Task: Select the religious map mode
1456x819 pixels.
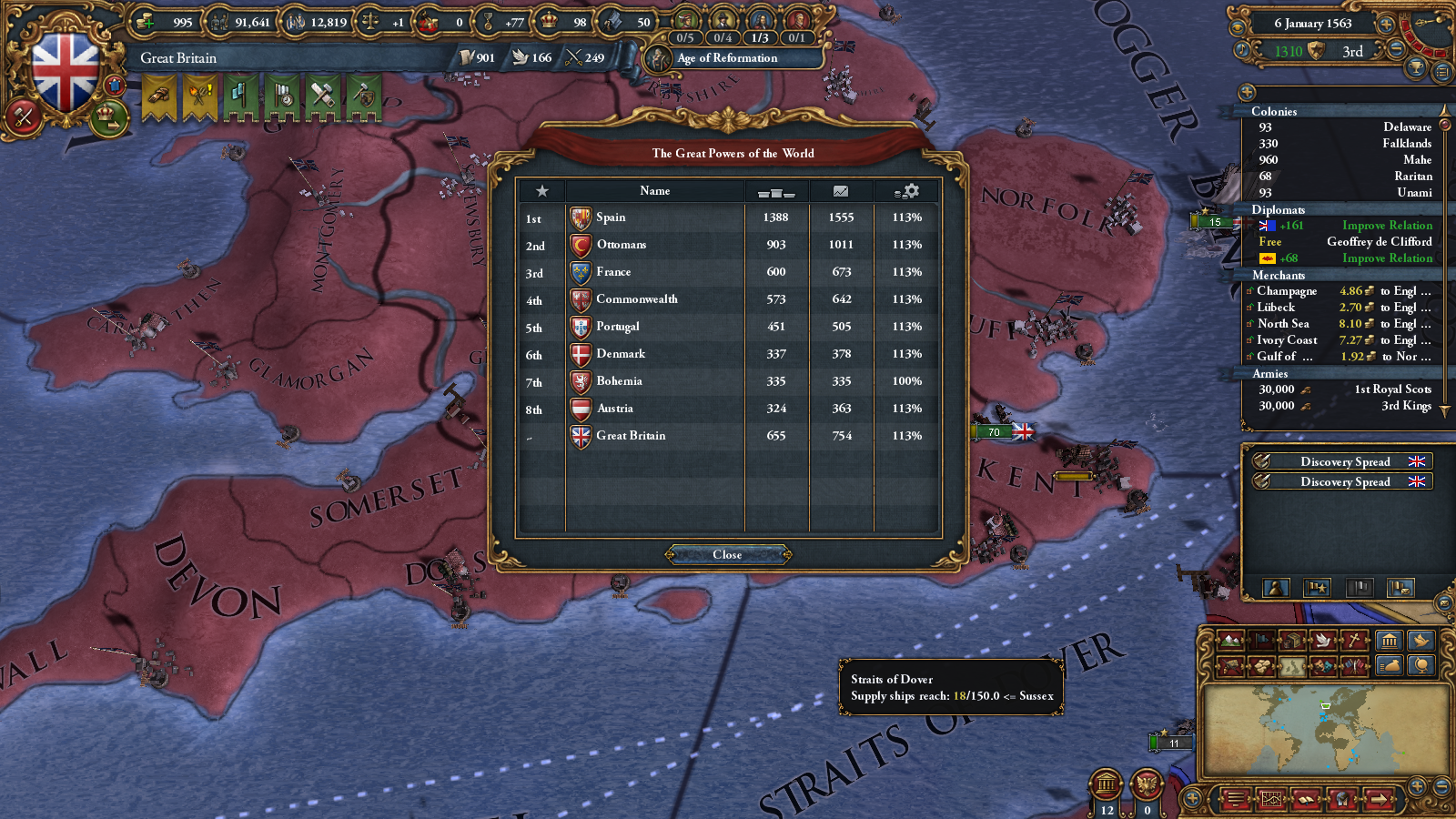Action: (1353, 640)
